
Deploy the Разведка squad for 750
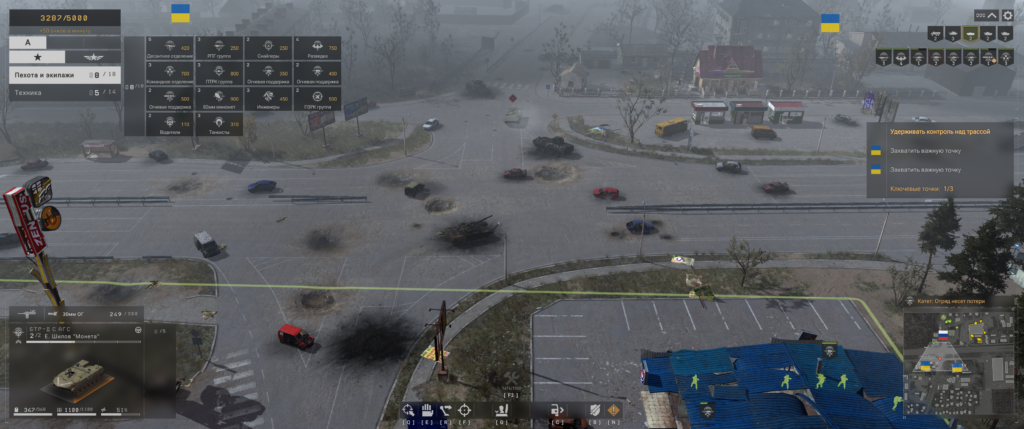tap(319, 47)
